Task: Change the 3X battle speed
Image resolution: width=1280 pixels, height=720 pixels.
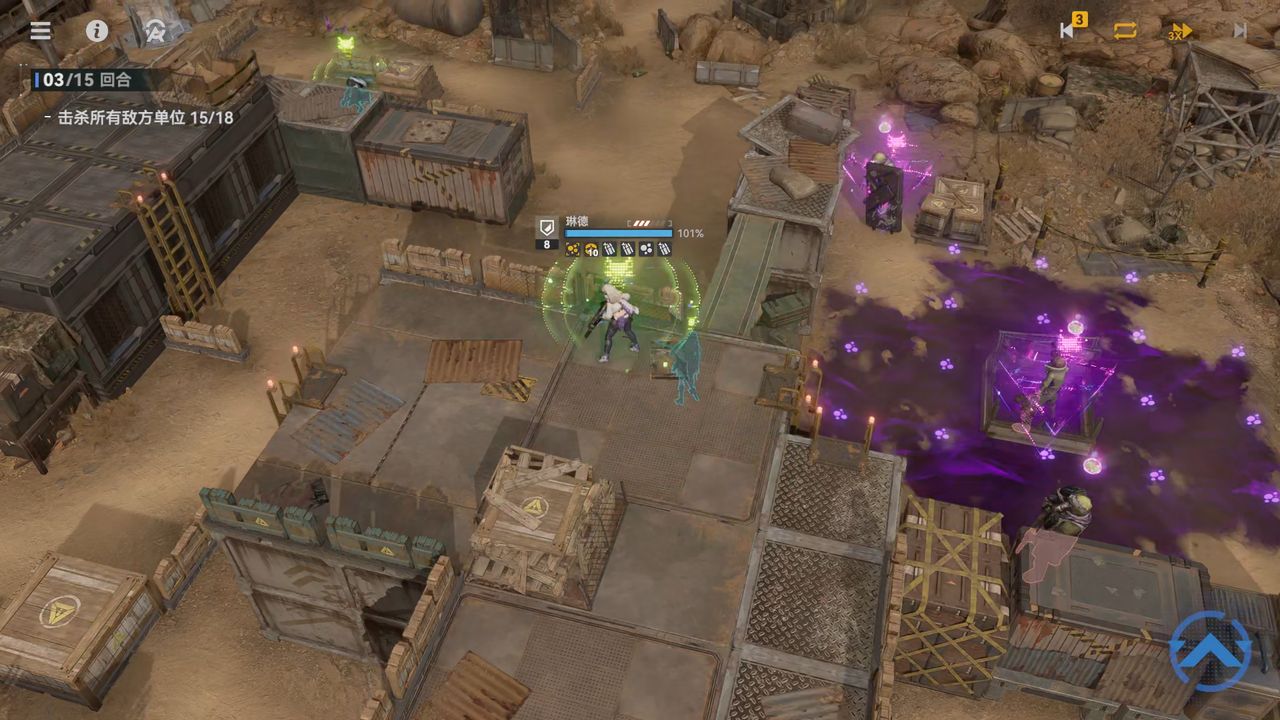Action: (x=1181, y=31)
